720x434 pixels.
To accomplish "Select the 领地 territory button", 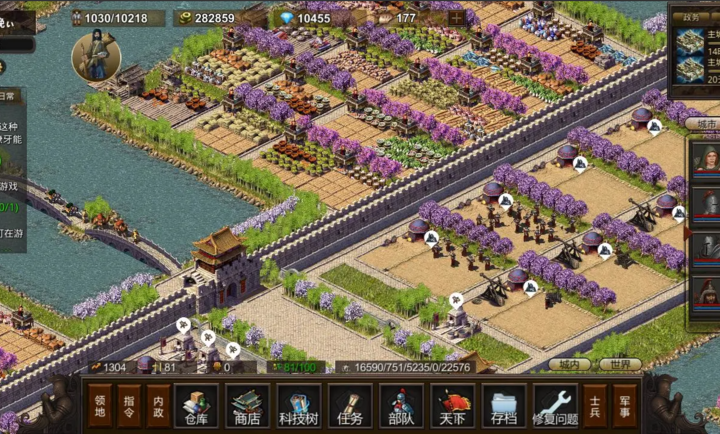I will point(100,406).
